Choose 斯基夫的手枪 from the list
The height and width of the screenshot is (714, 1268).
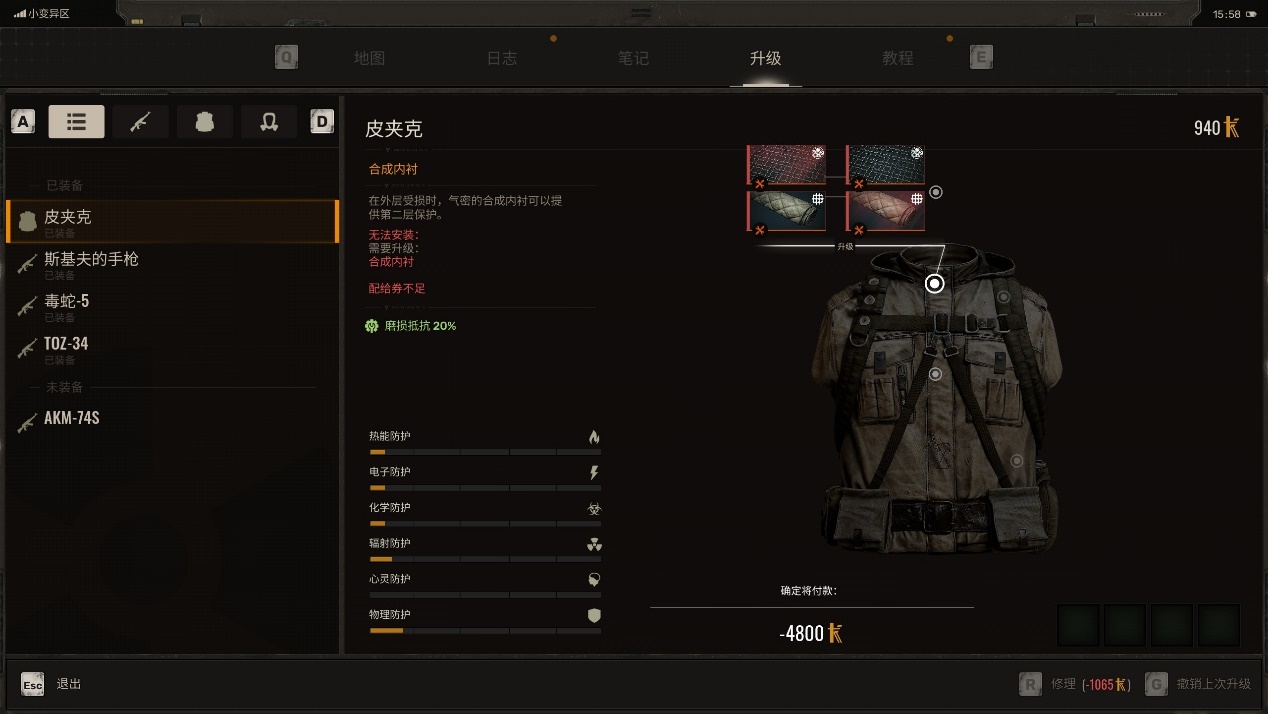coord(170,263)
